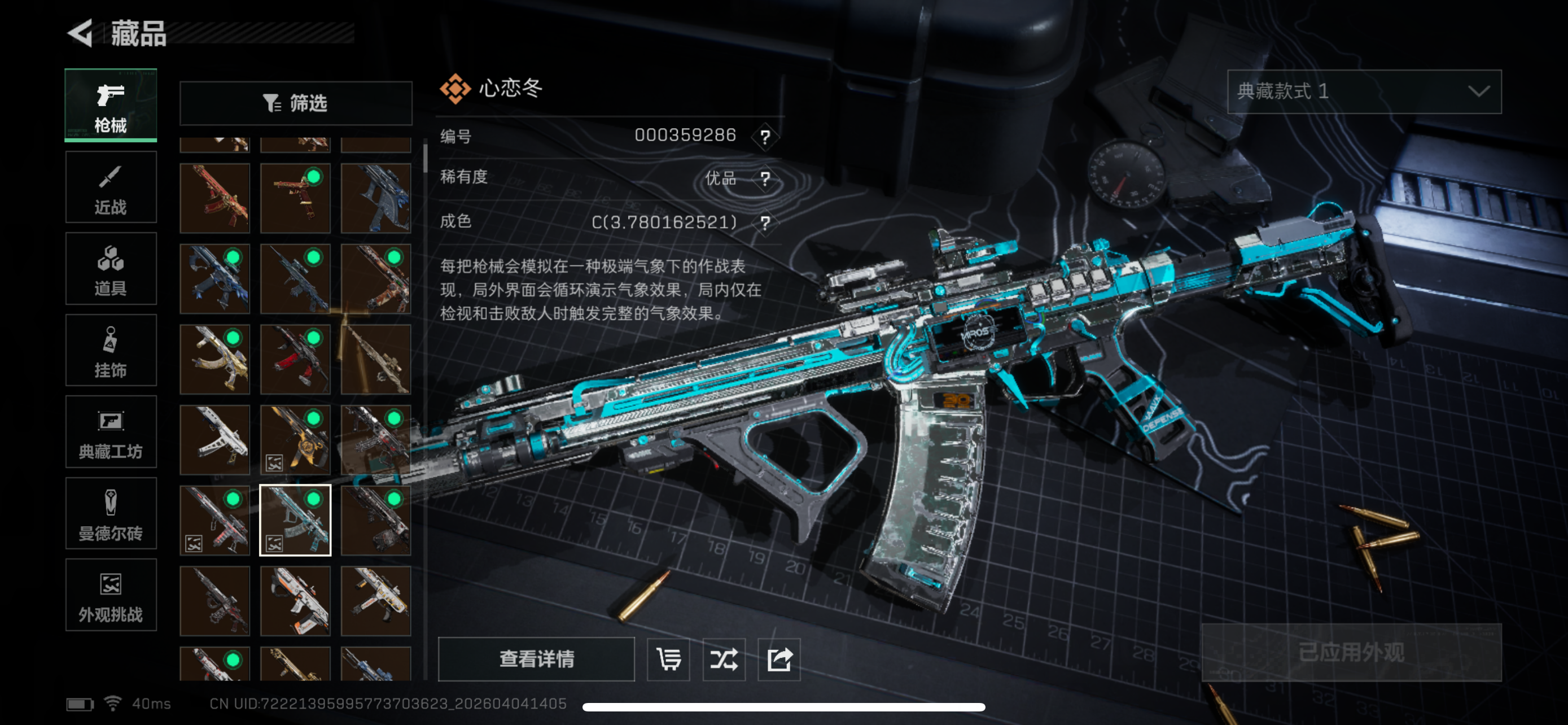Image resolution: width=1568 pixels, height=725 pixels.
Task: Show help for 成色 wear value
Action: [x=765, y=223]
